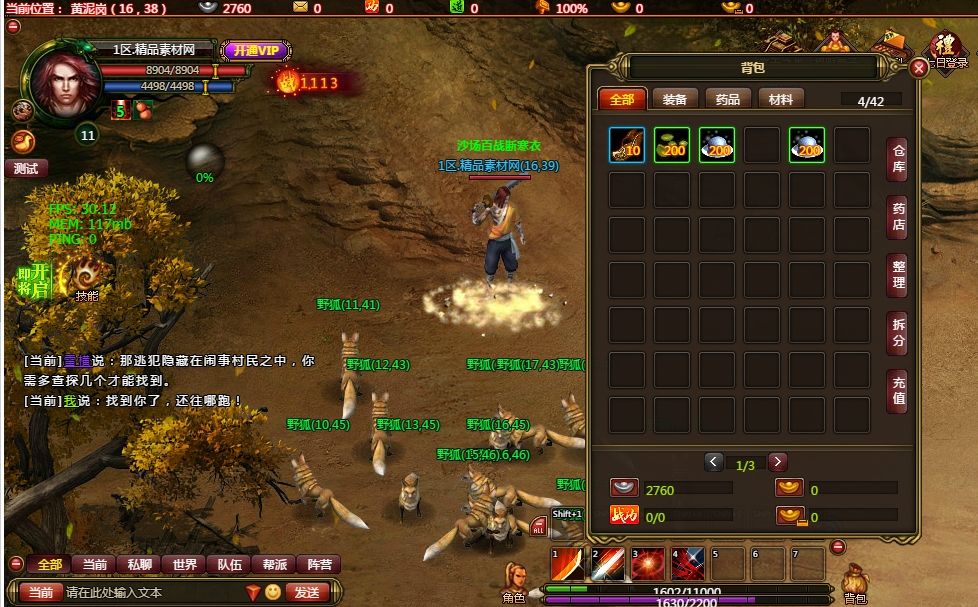
Task: Switch to the 装备 equipment tab
Action: [674, 99]
